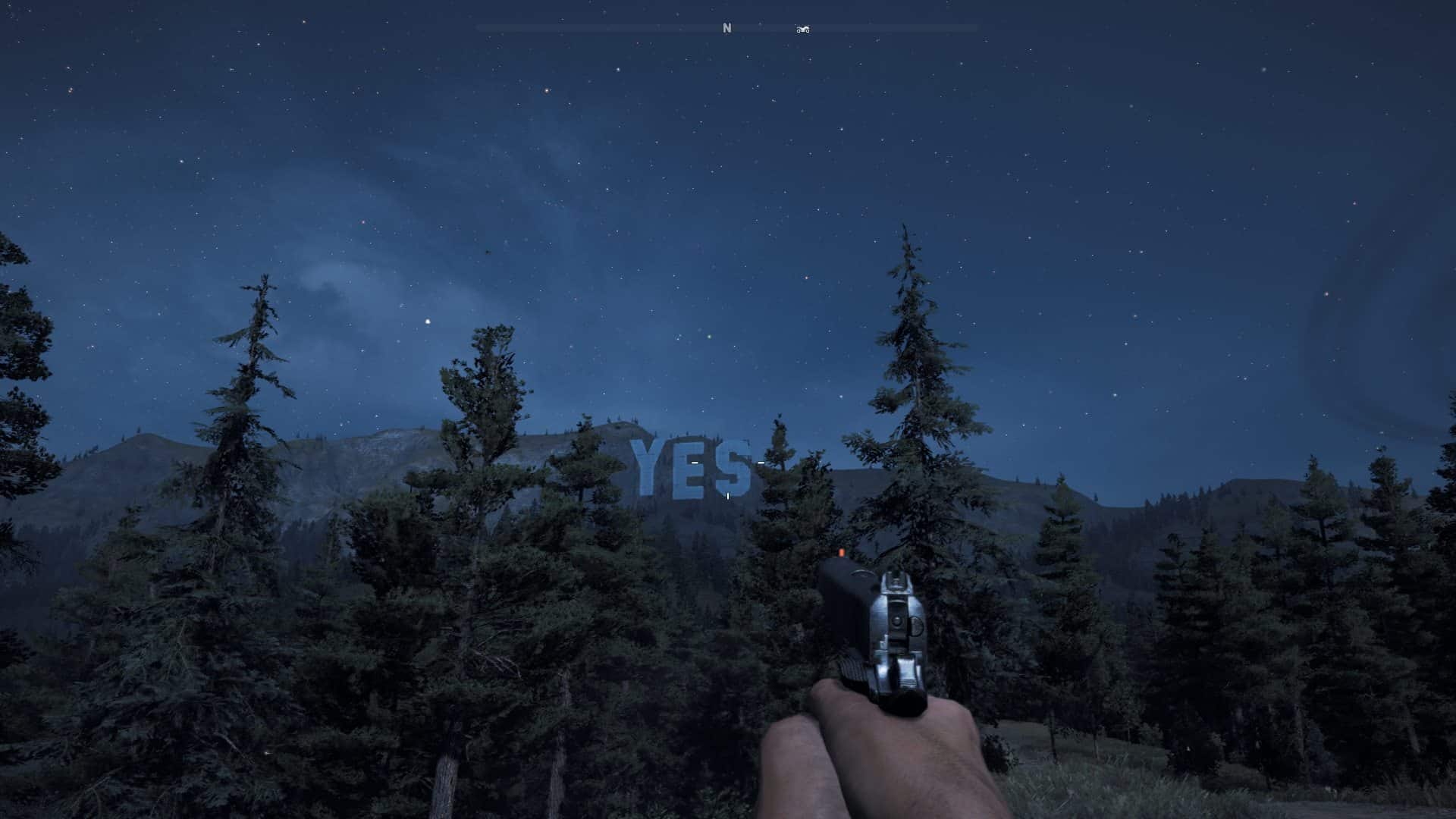This screenshot has width=1456, height=819.
Task: Select the North indicator on the compass bar
Action: [x=726, y=28]
